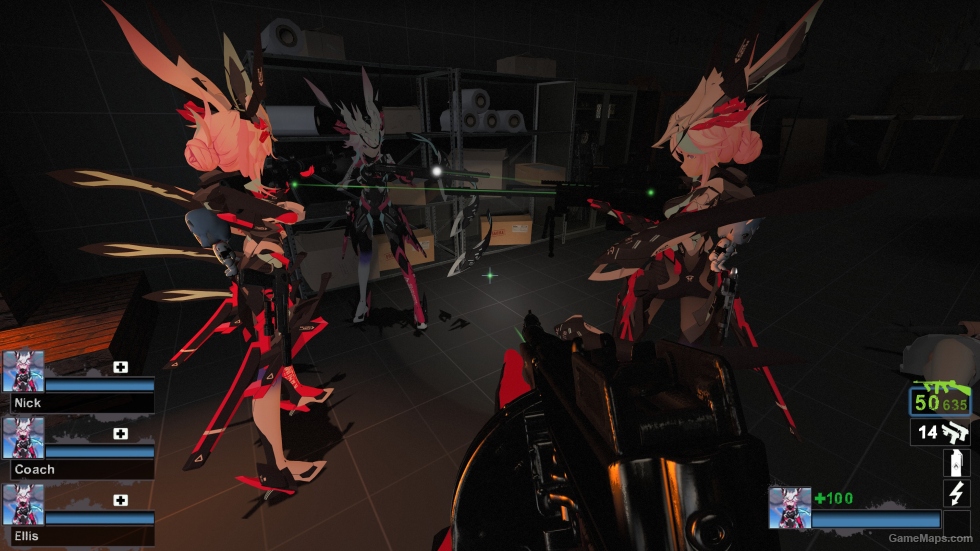Click Coach's teammate portrait

click(23, 438)
